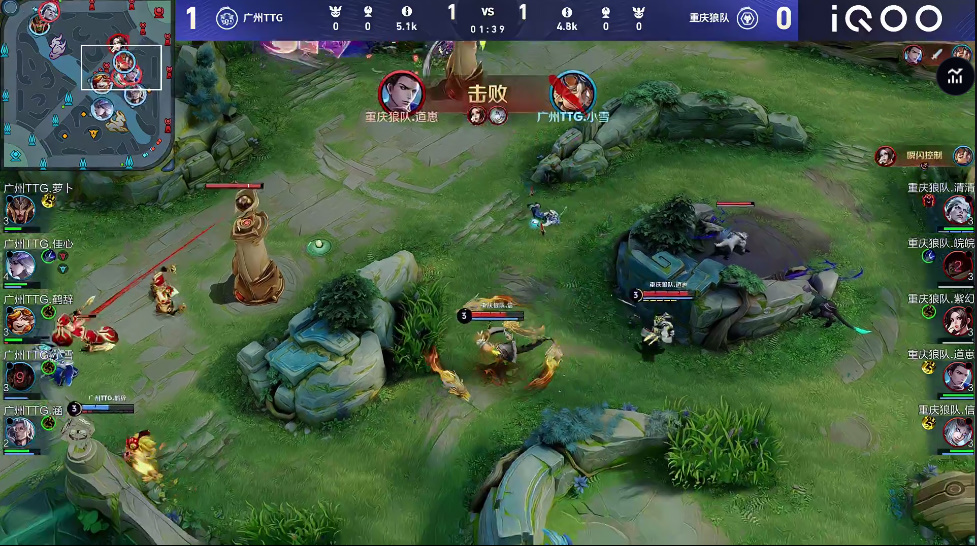Select player 广州TTG.鹤辞 portrait
977x546 pixels.
coord(20,320)
